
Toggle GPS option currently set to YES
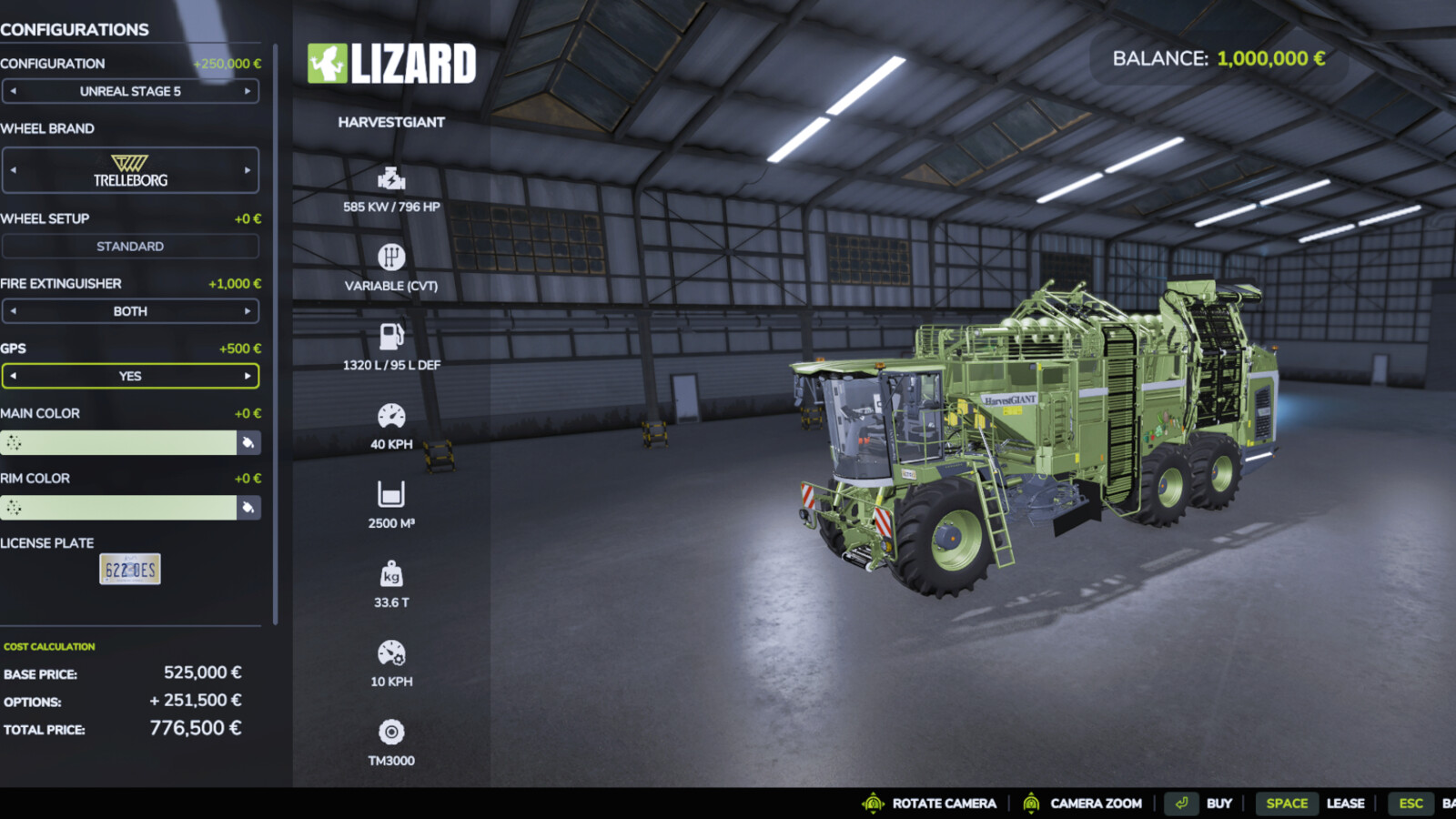131,375
